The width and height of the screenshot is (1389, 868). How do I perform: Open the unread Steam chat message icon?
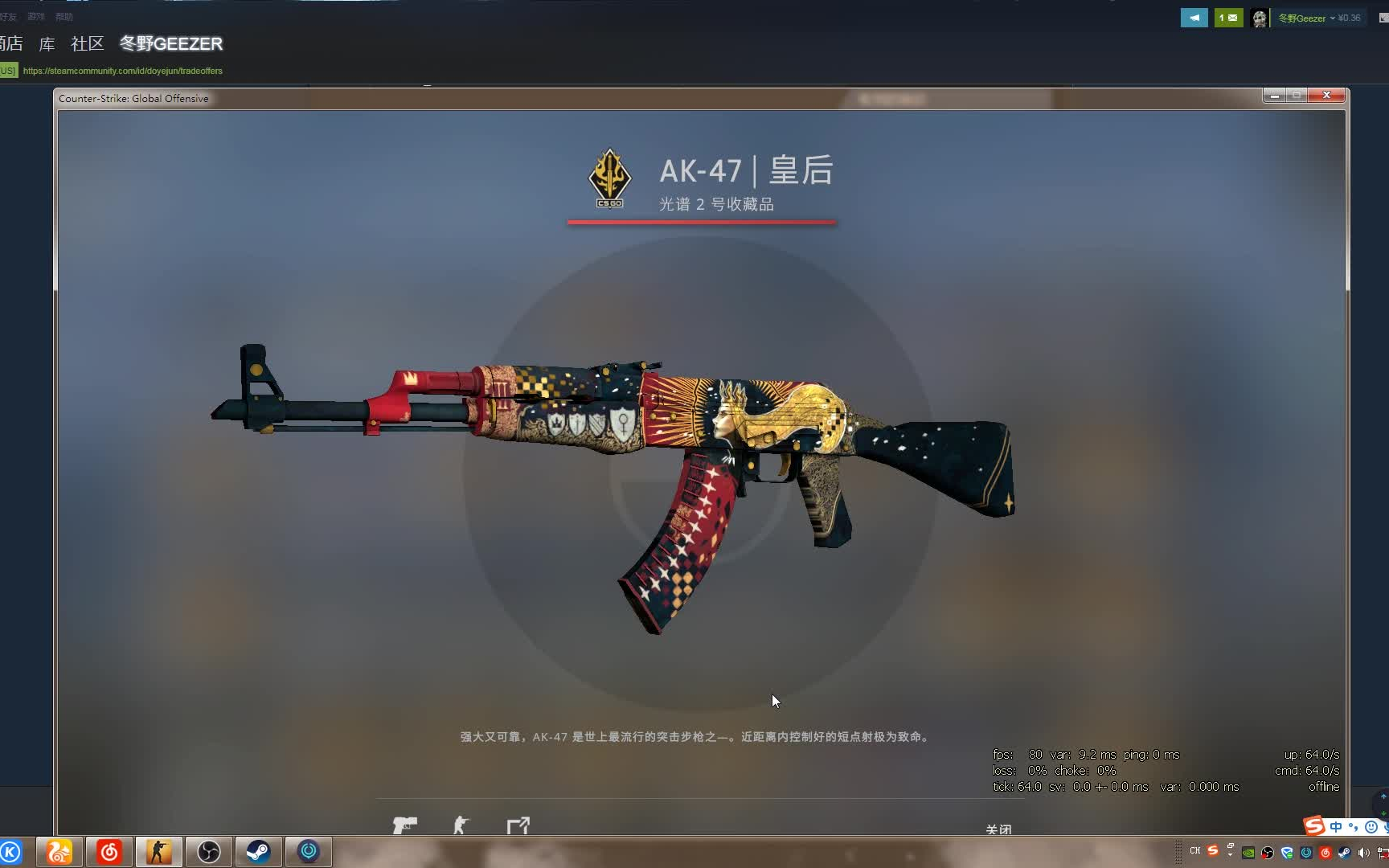(1227, 17)
